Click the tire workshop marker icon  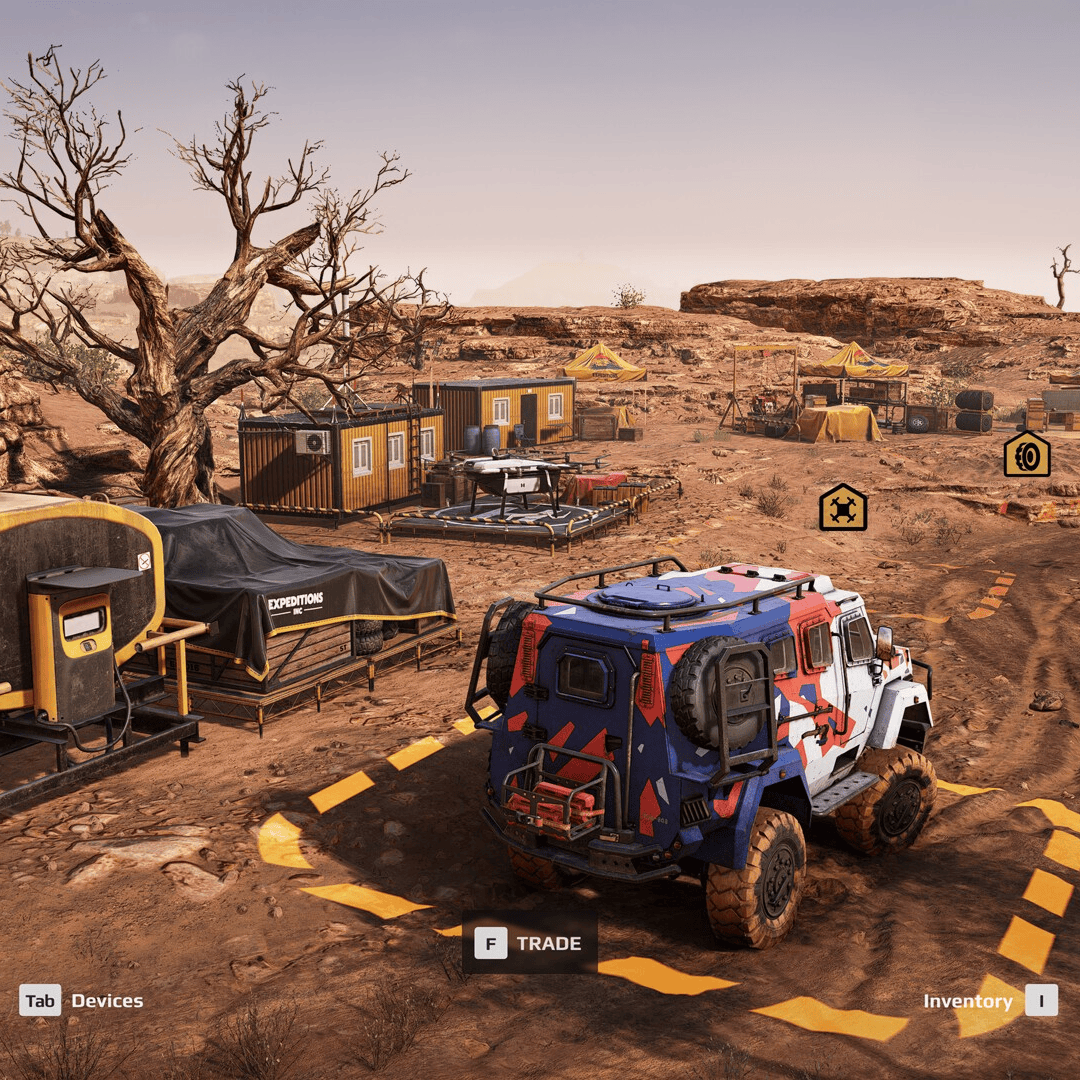coord(1027,455)
